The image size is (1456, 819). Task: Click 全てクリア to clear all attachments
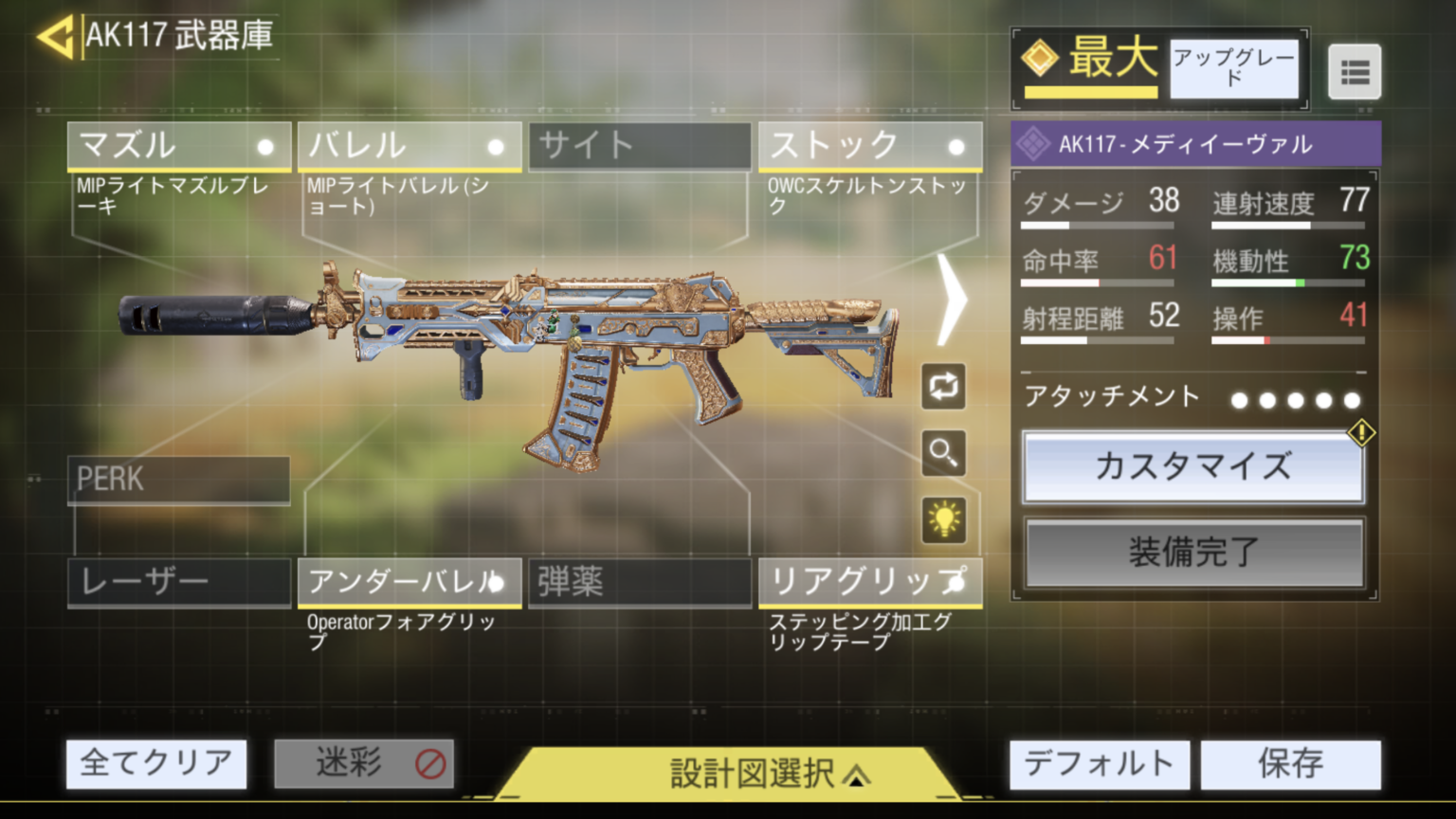click(155, 763)
